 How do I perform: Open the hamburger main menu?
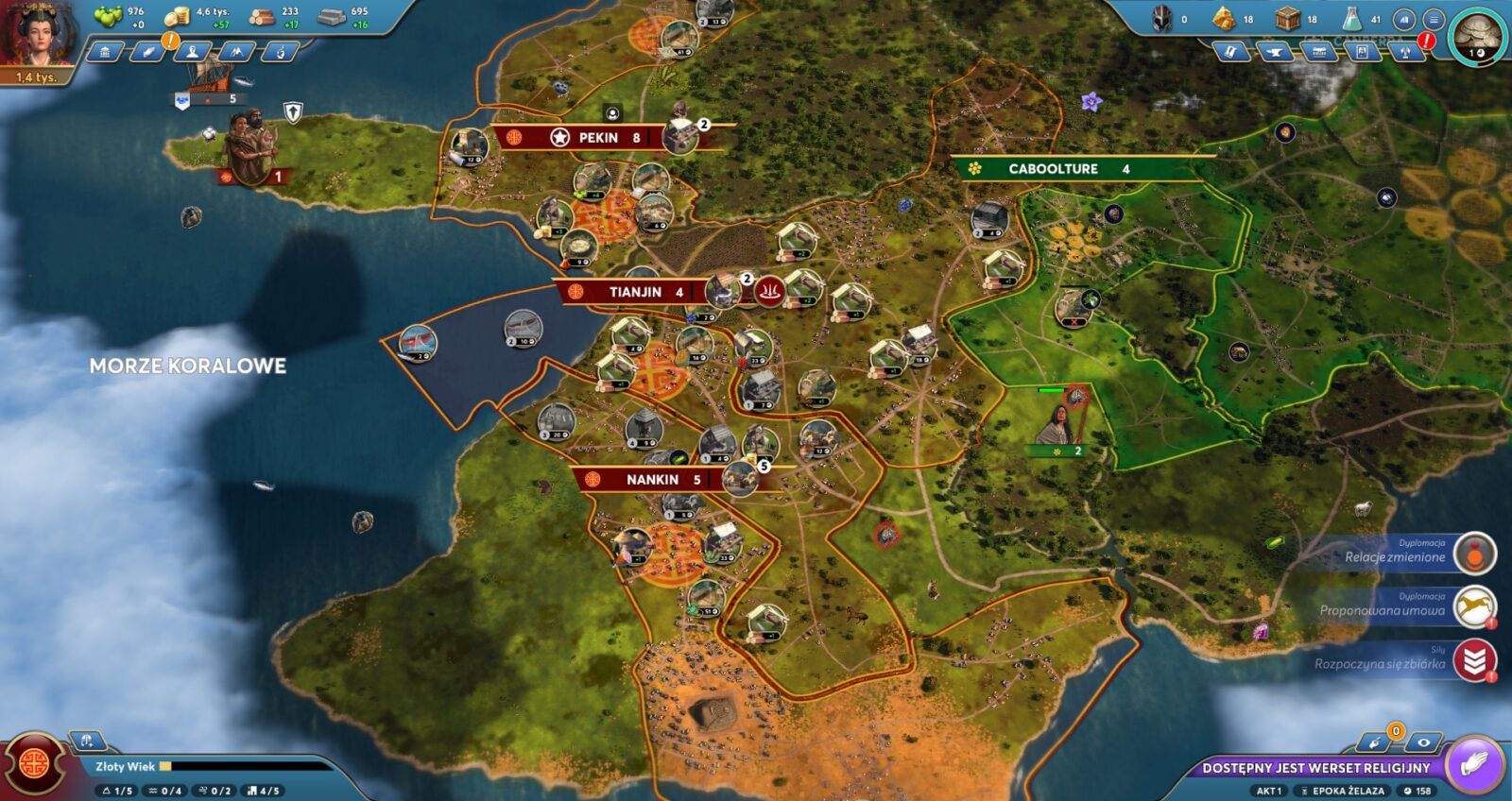1434,19
